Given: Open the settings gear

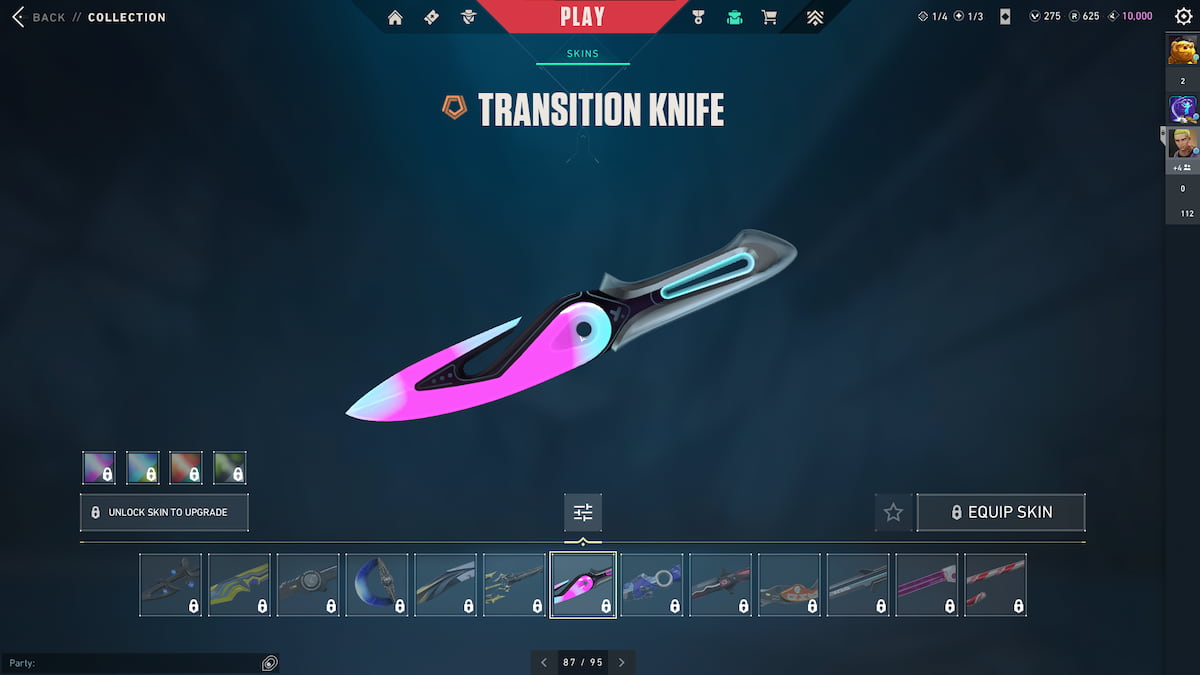Looking at the screenshot, I should click(x=1183, y=16).
